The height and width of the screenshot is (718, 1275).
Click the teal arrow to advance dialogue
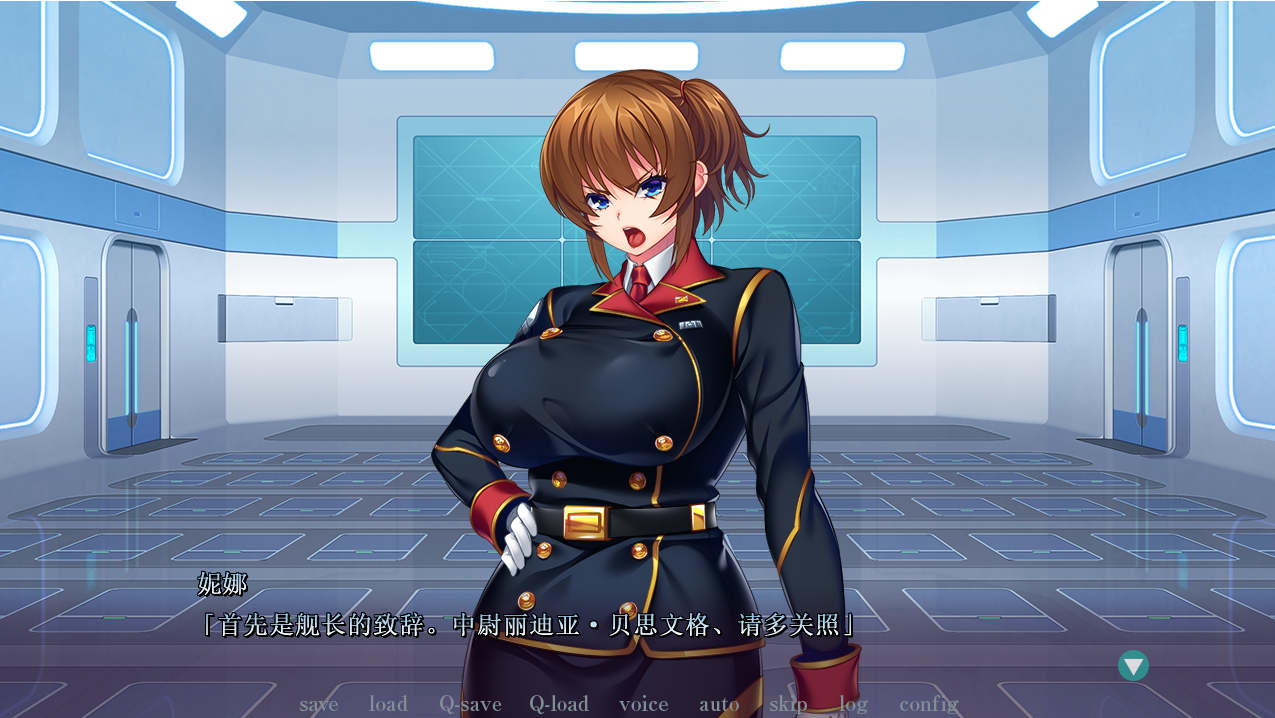point(1133,666)
